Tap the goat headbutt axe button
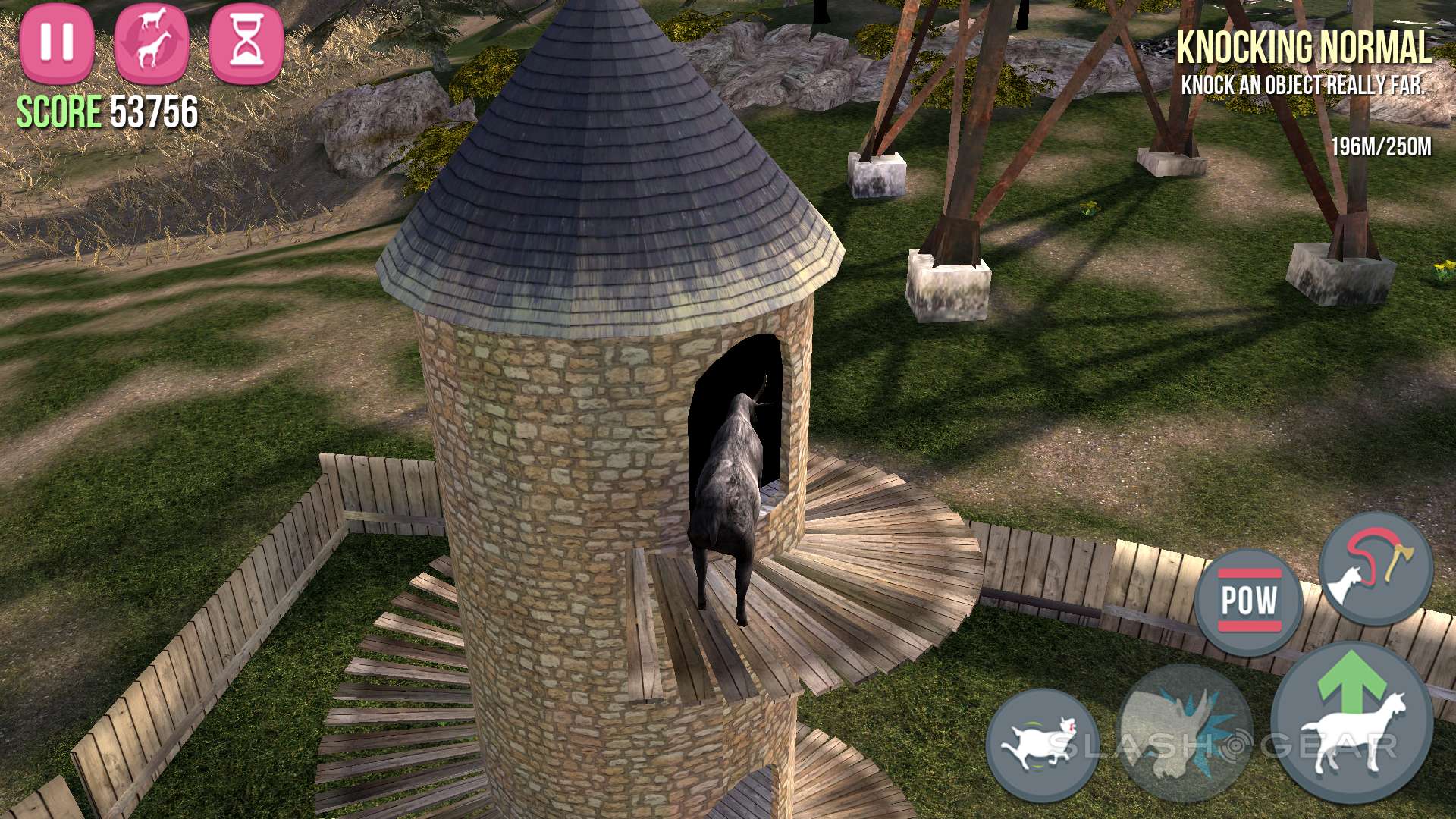The height and width of the screenshot is (819, 1456). click(1376, 569)
